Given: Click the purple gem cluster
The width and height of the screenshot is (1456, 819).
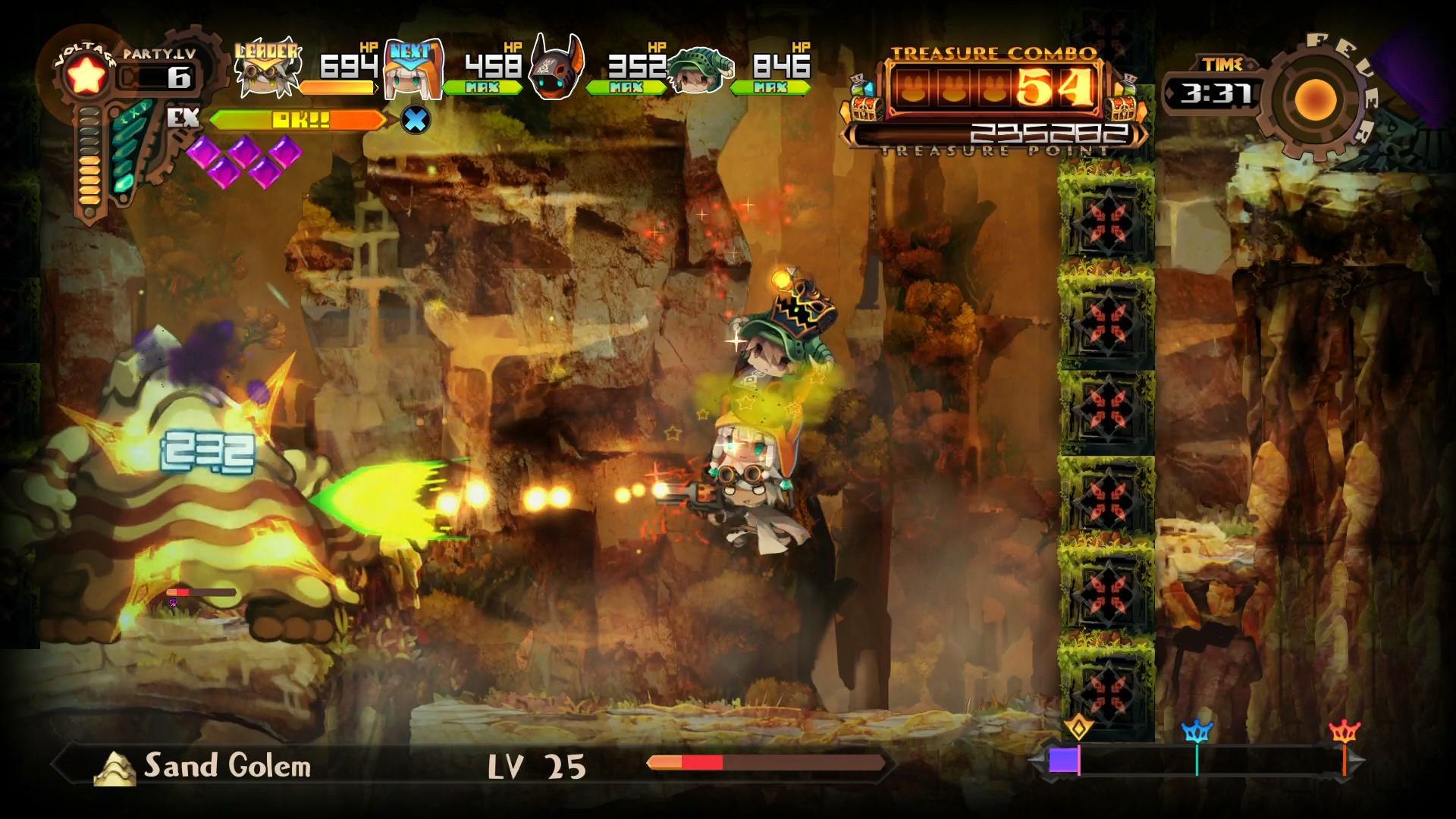Looking at the screenshot, I should click(244, 159).
